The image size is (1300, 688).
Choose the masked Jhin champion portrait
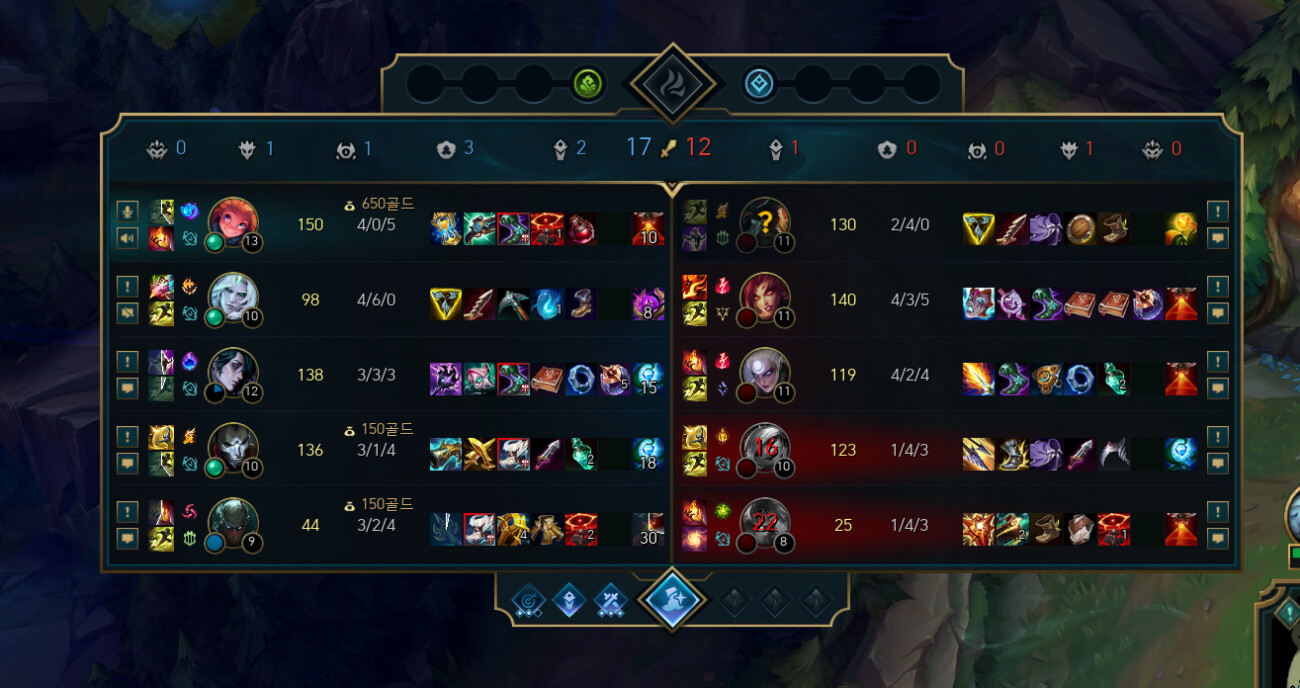click(x=233, y=449)
